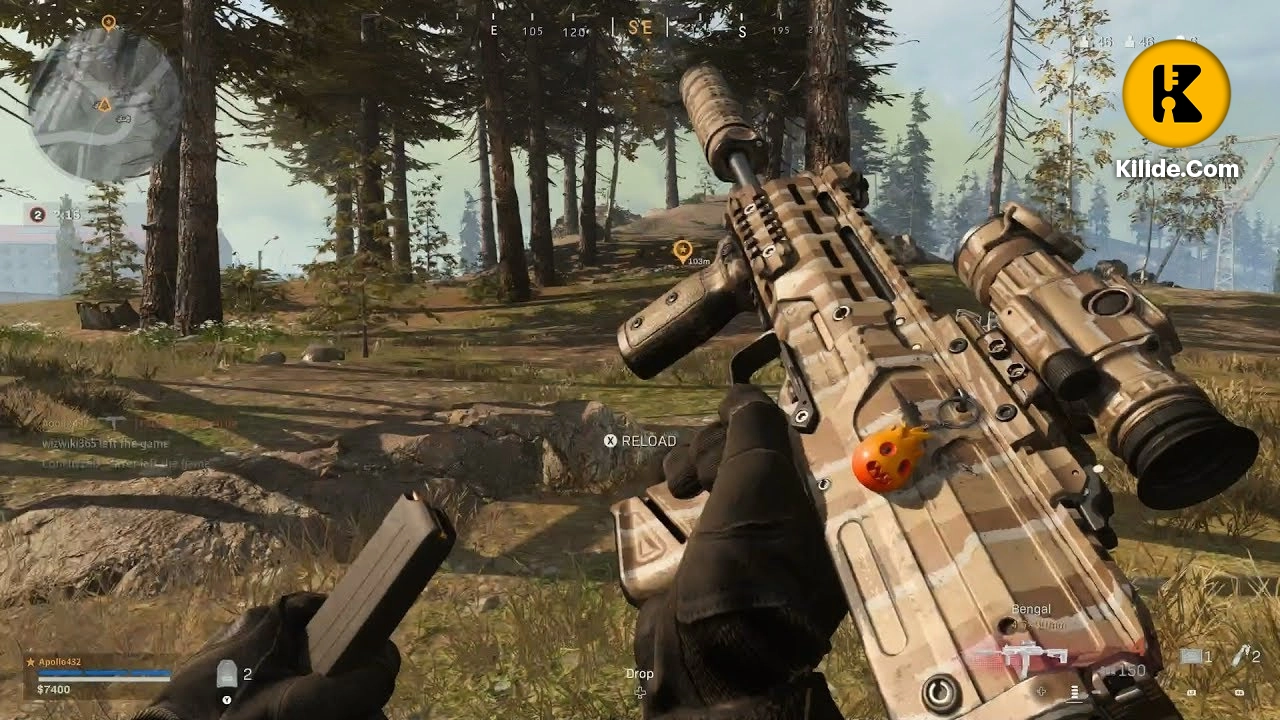Select the waypoint pin marker showing 103m

pyautogui.click(x=684, y=248)
